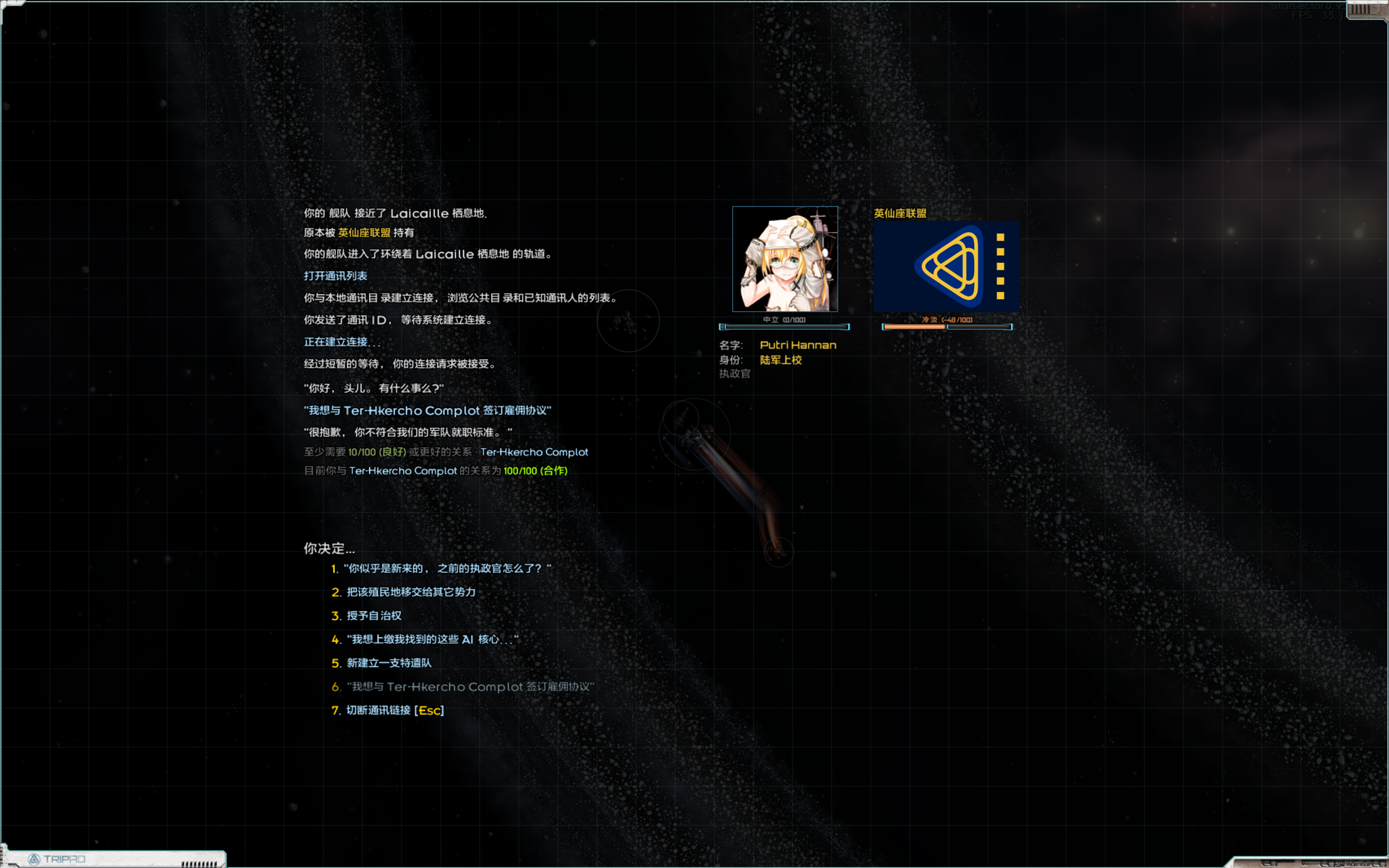Open Putri Hannan's portrait
This screenshot has height=868, width=1389.
point(785,259)
